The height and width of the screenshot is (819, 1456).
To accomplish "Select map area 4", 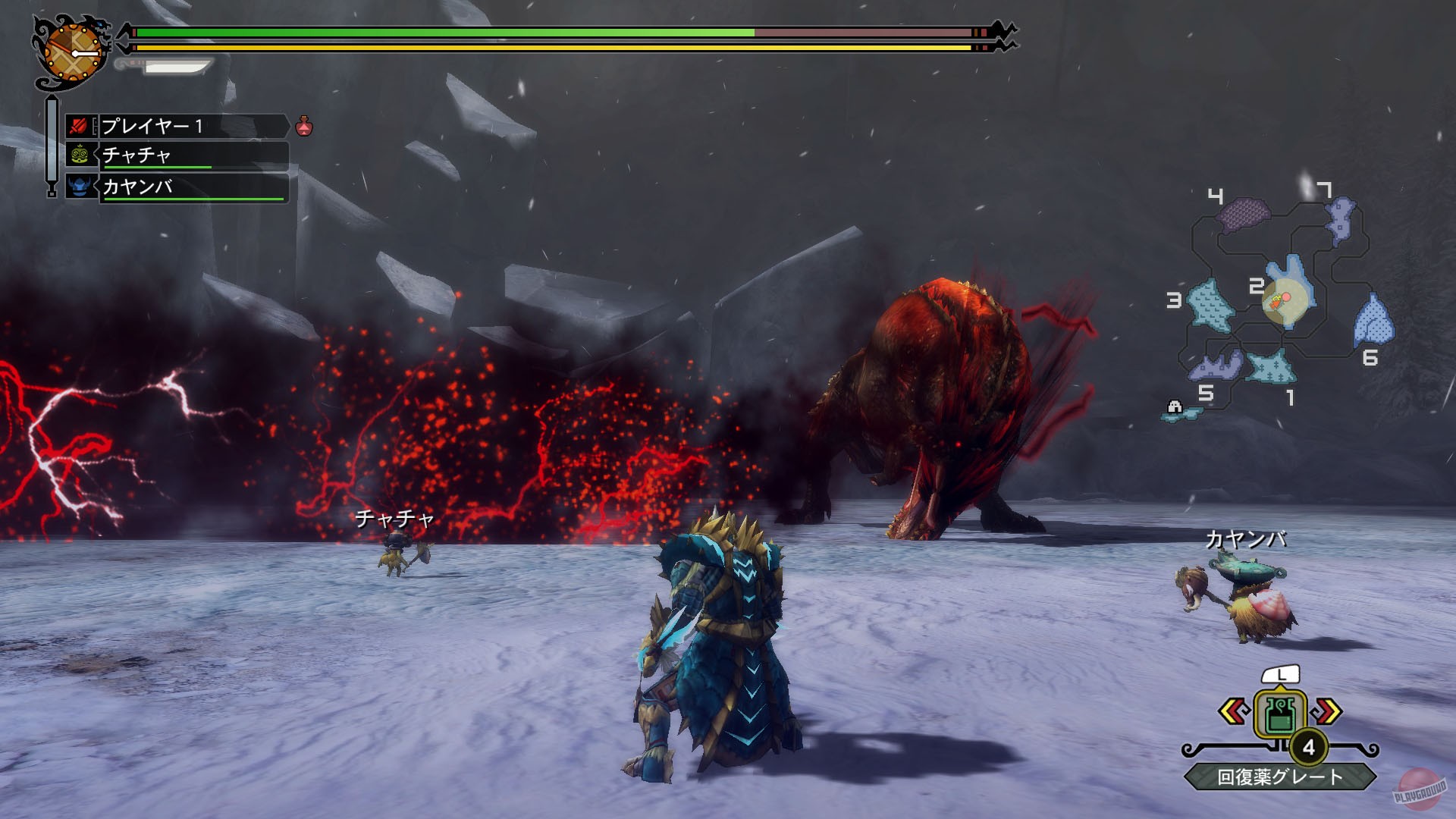I will coord(1244,213).
